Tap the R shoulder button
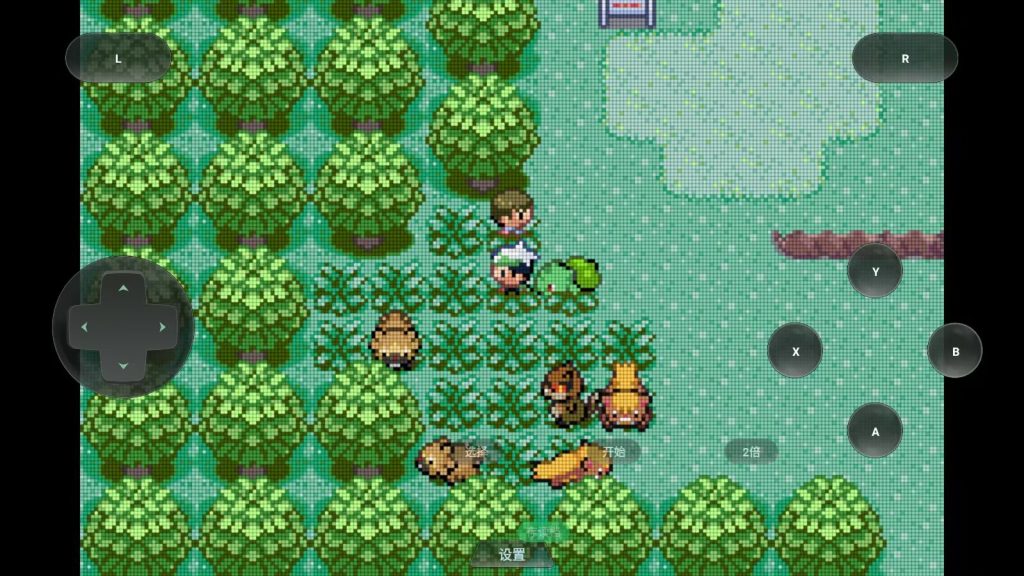Image resolution: width=1024 pixels, height=576 pixels. 904,58
